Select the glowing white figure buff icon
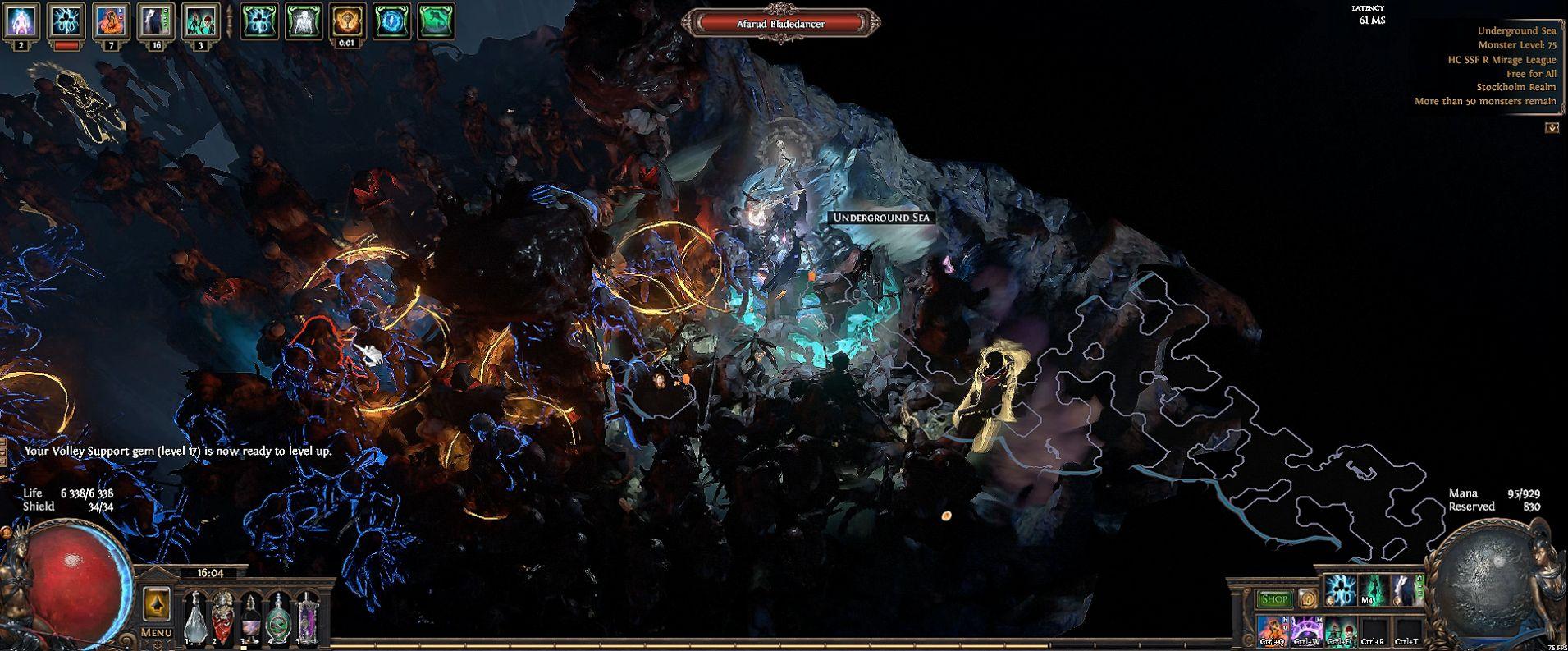Screen dimensions: 1568x651 [303, 21]
